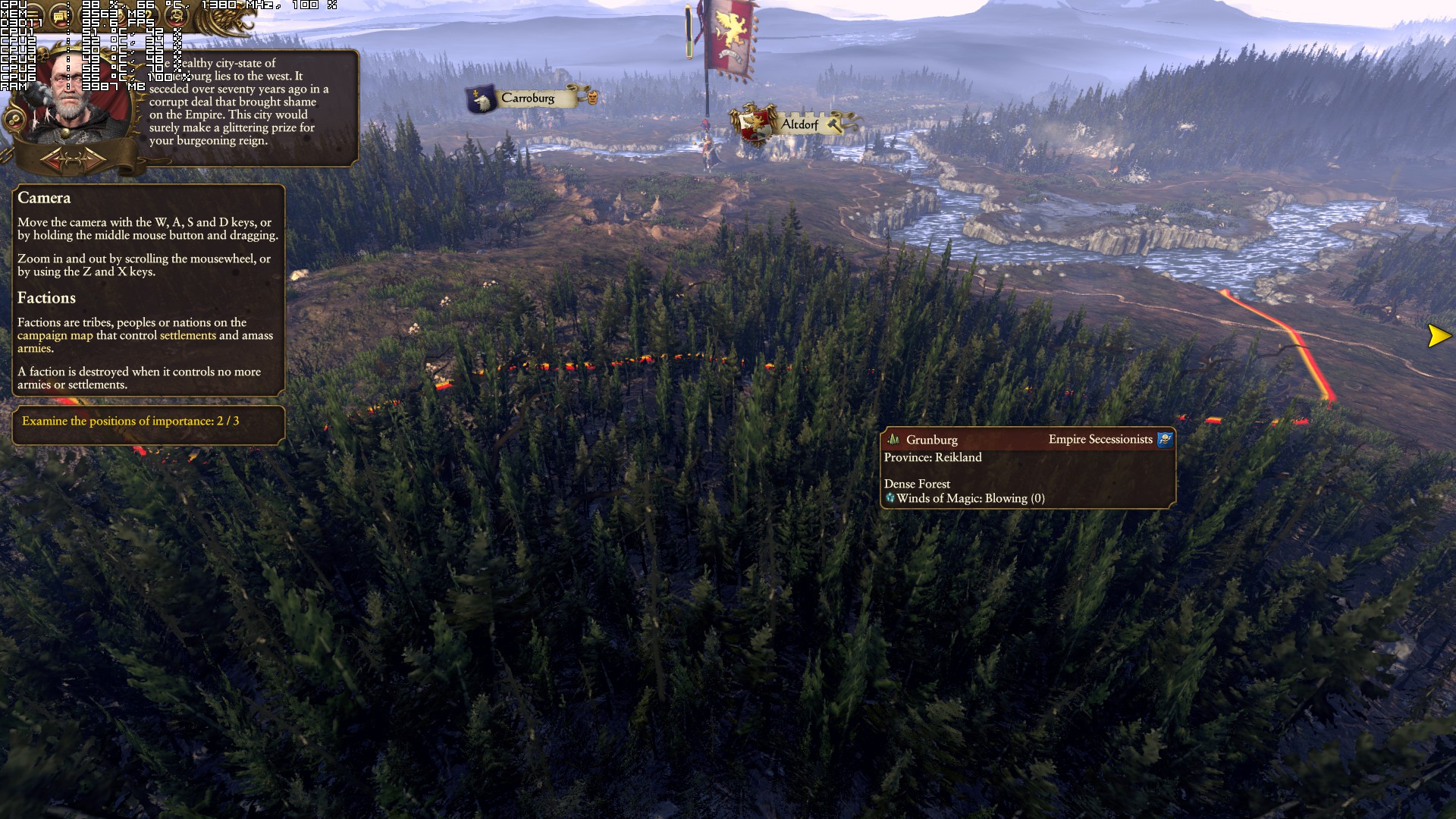Select the Carroburg settlement label
Viewport: 1456px width, 819px height.
point(528,98)
